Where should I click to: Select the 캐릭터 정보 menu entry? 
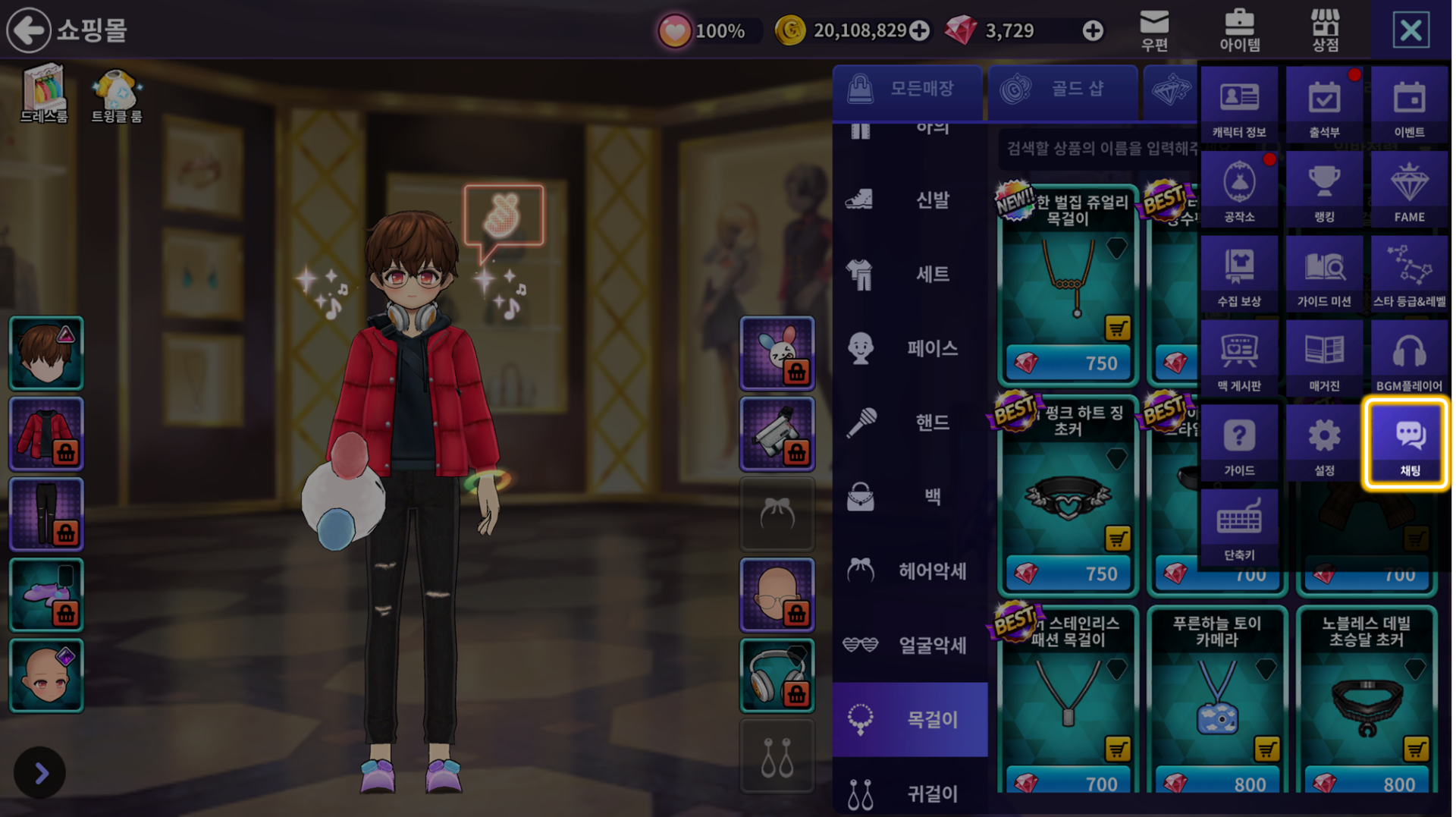[1239, 105]
